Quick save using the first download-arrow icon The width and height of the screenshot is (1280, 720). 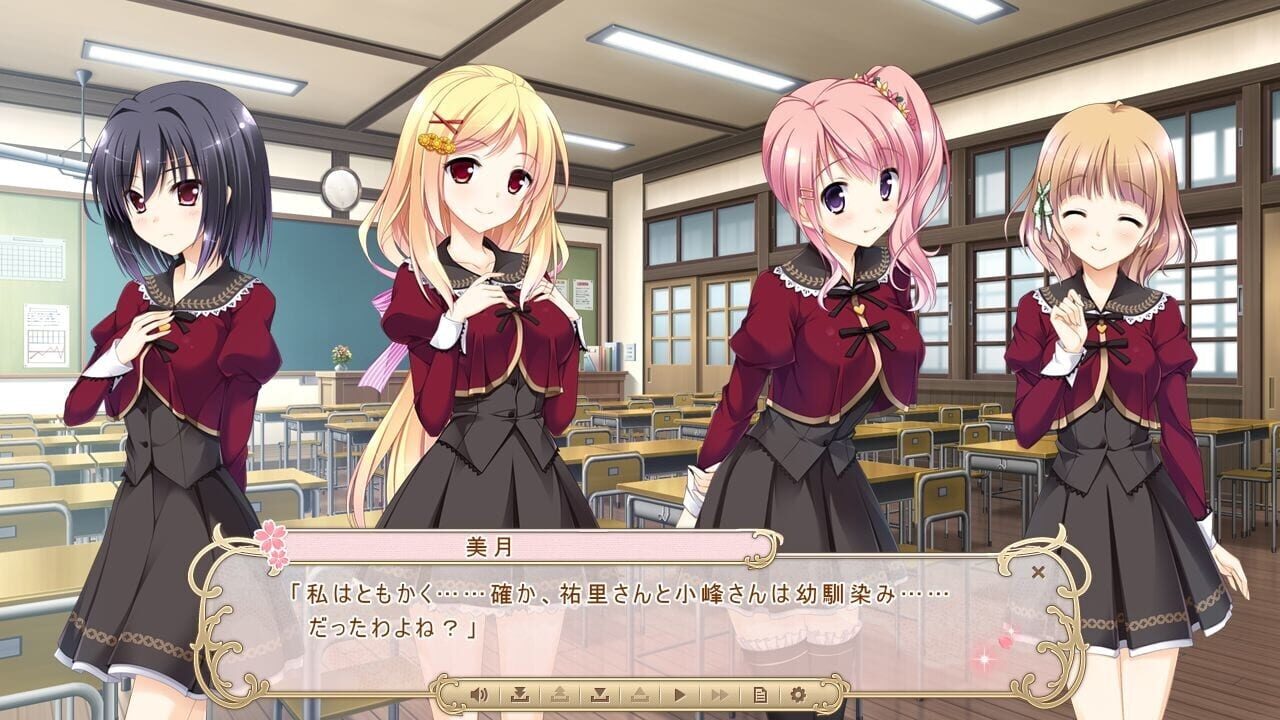pyautogui.click(x=521, y=693)
